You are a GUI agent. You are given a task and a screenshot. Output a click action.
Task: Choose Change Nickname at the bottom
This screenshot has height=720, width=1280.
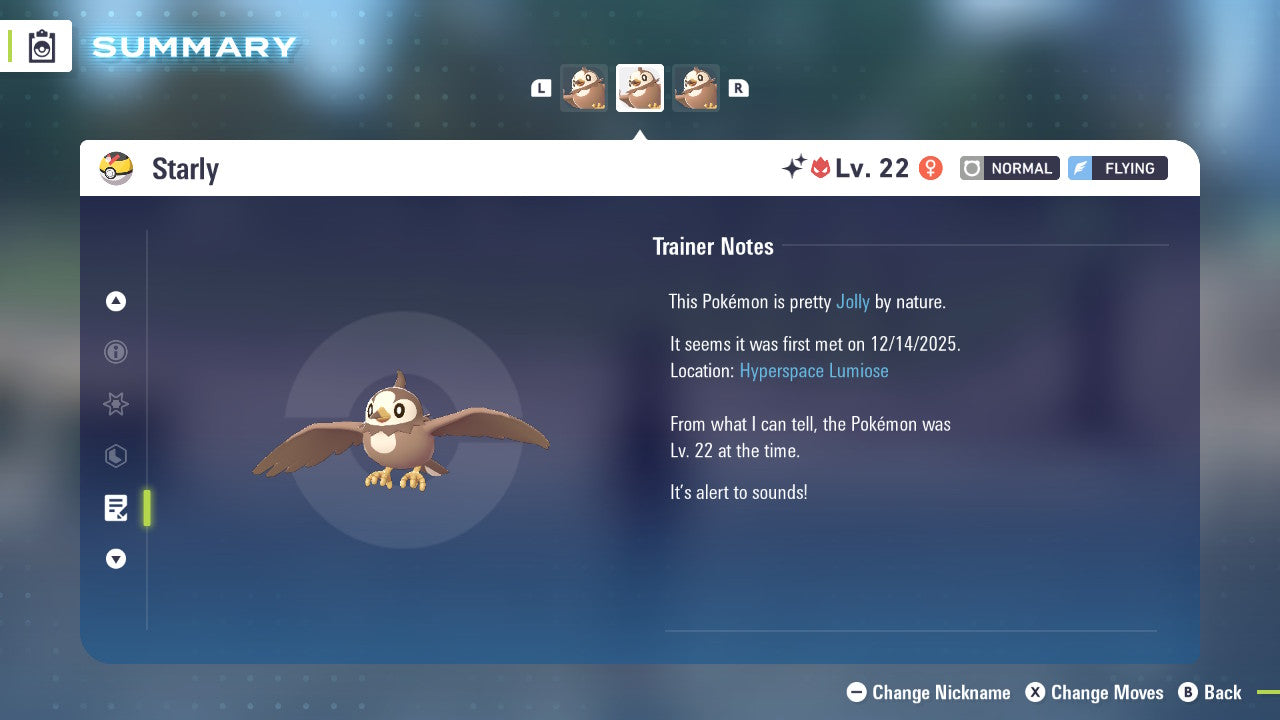point(928,692)
